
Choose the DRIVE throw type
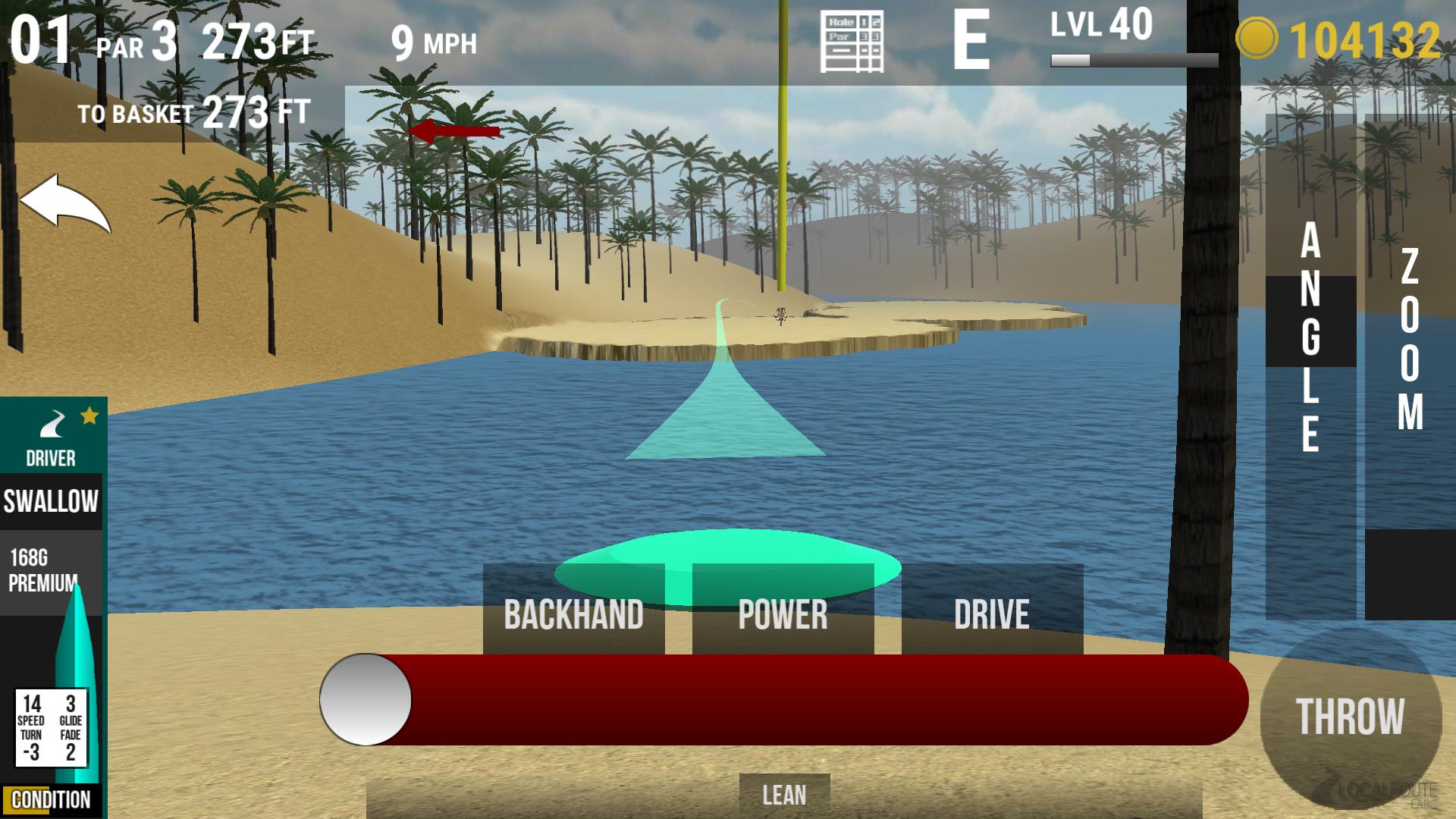click(x=992, y=613)
